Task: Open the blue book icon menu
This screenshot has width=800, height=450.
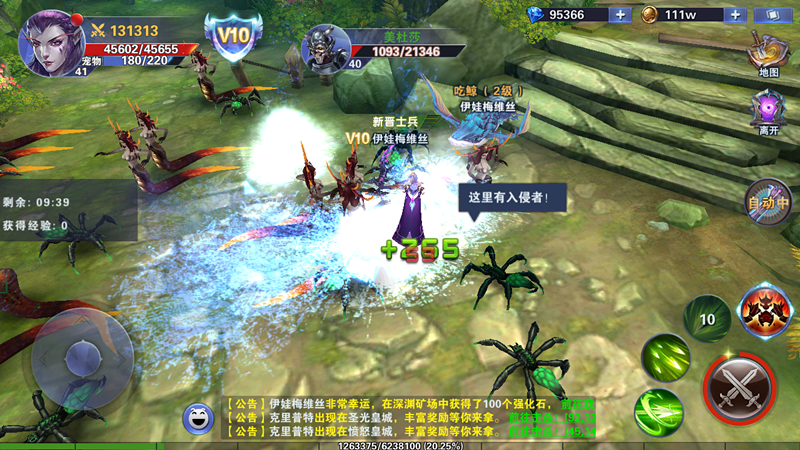Action: [x=772, y=15]
